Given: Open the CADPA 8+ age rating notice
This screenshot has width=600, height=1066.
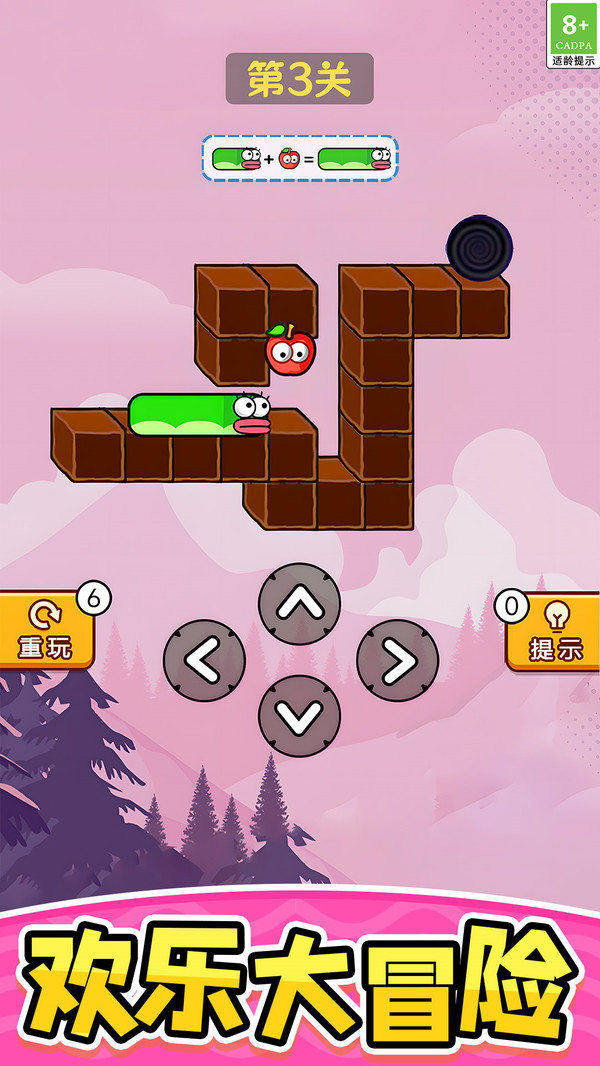Looking at the screenshot, I should click(573, 34).
